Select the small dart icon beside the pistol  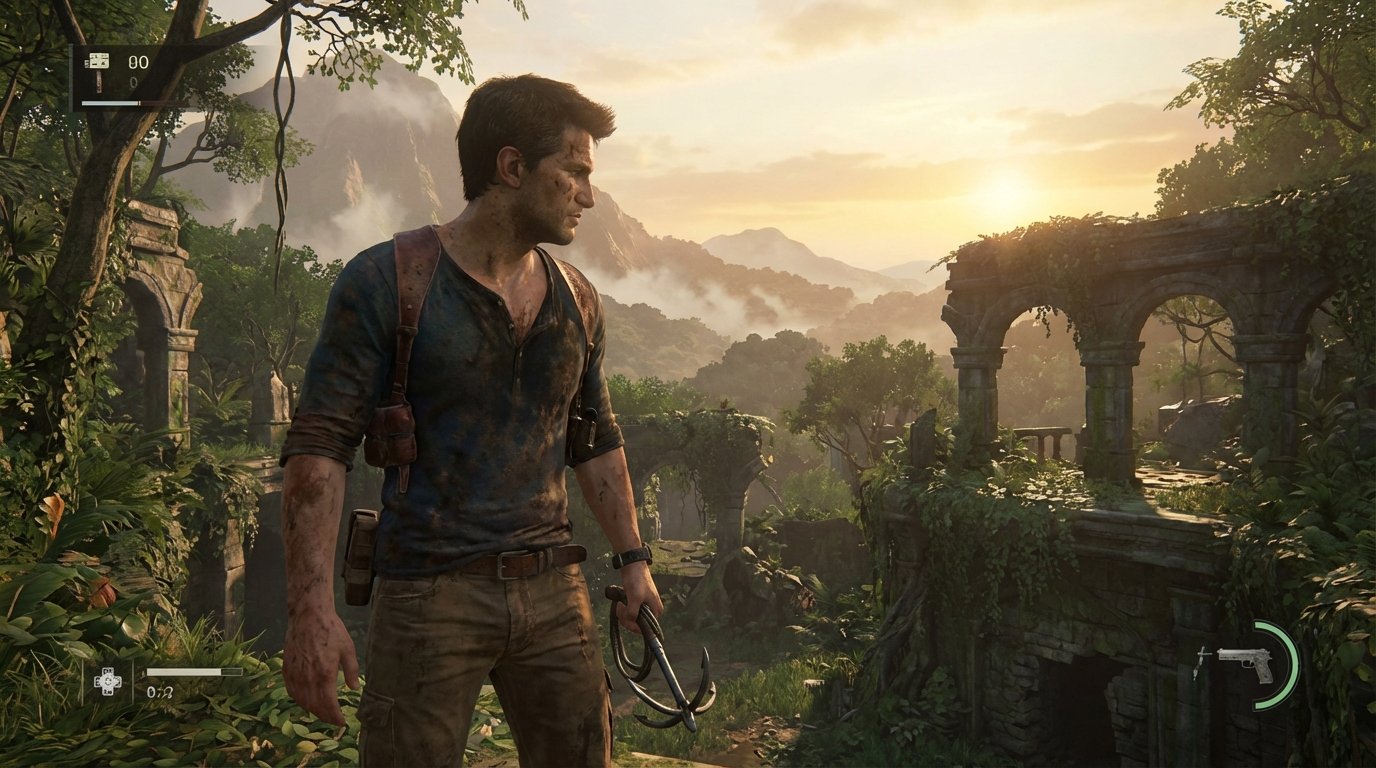pyautogui.click(x=1202, y=660)
